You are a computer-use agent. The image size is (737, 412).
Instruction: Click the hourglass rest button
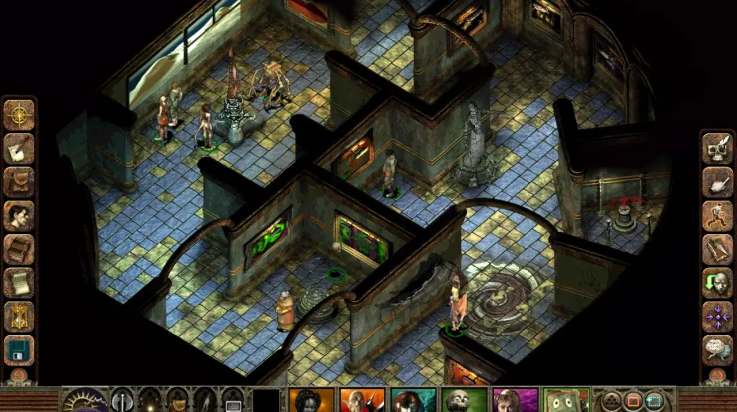coord(19,316)
